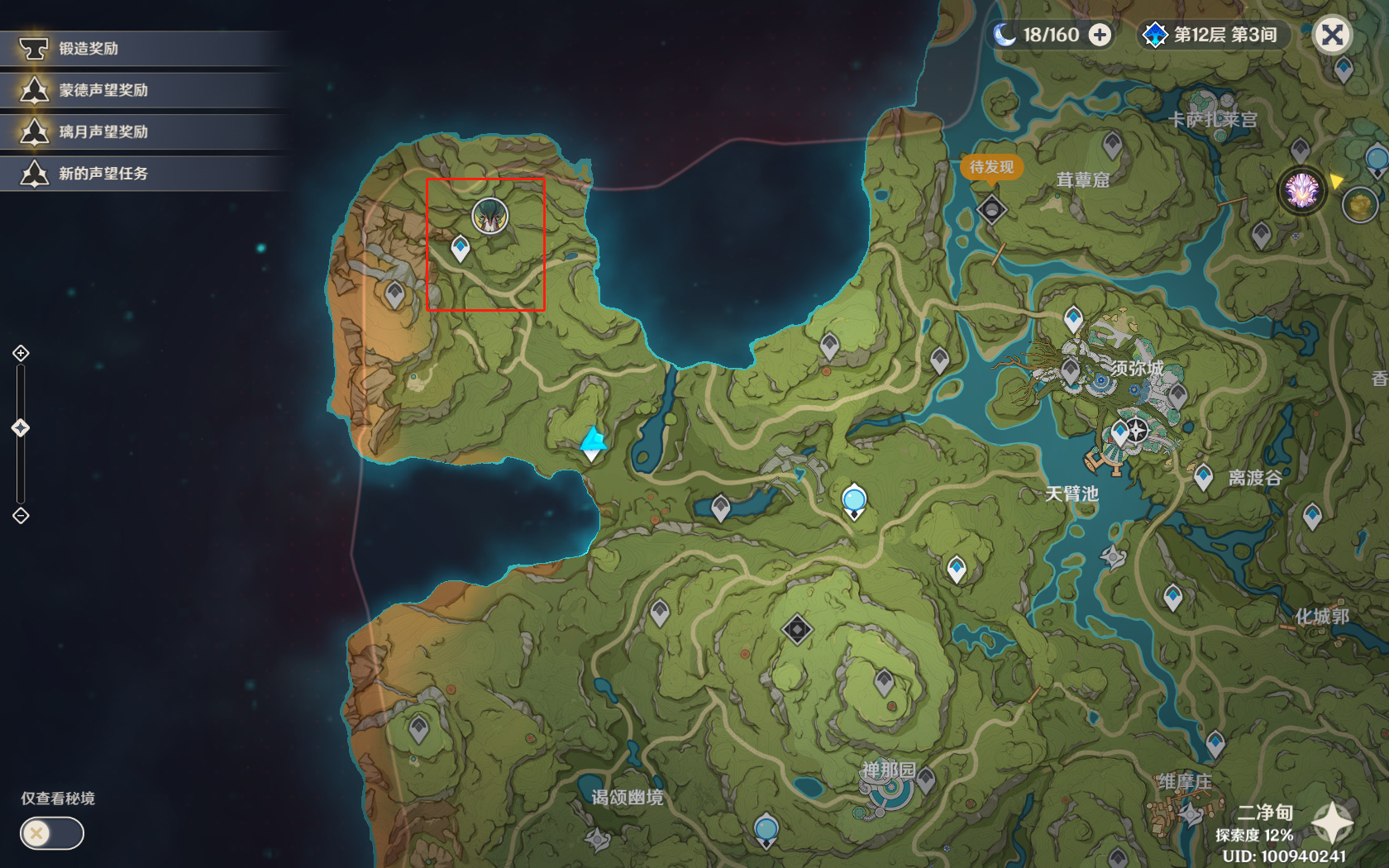Open Spiral Abyss 第12层 第3间 tracker
This screenshot has height=868, width=1389.
tap(1212, 35)
